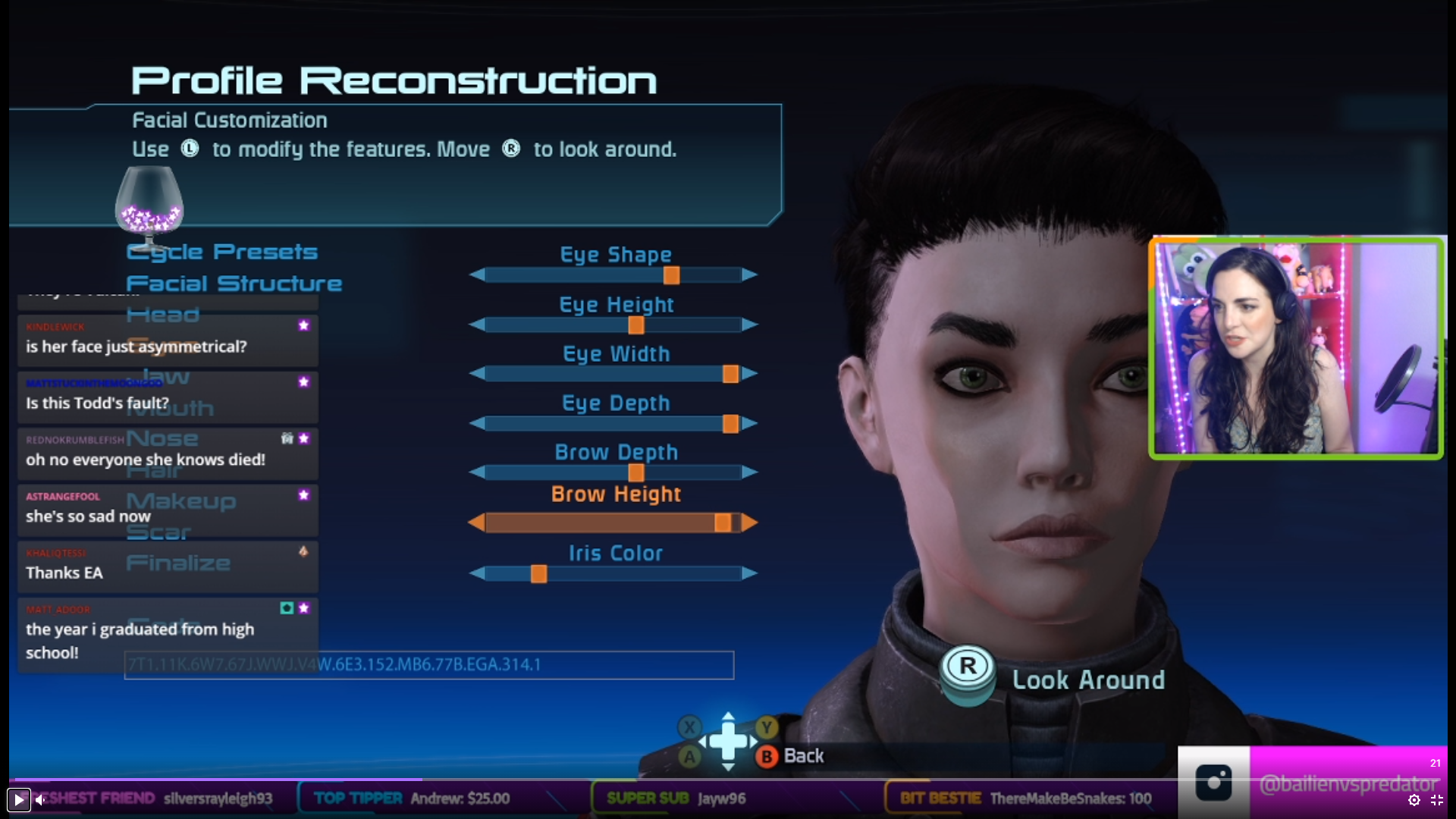Play the video with the play button
This screenshot has width=1456, height=819.
(x=18, y=799)
